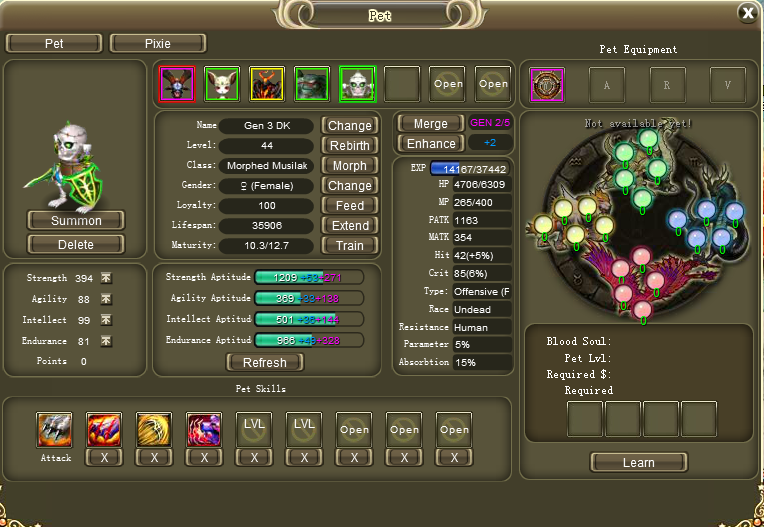Rebirth the pet at level 44
Screen dimensions: 764x527
click(349, 146)
